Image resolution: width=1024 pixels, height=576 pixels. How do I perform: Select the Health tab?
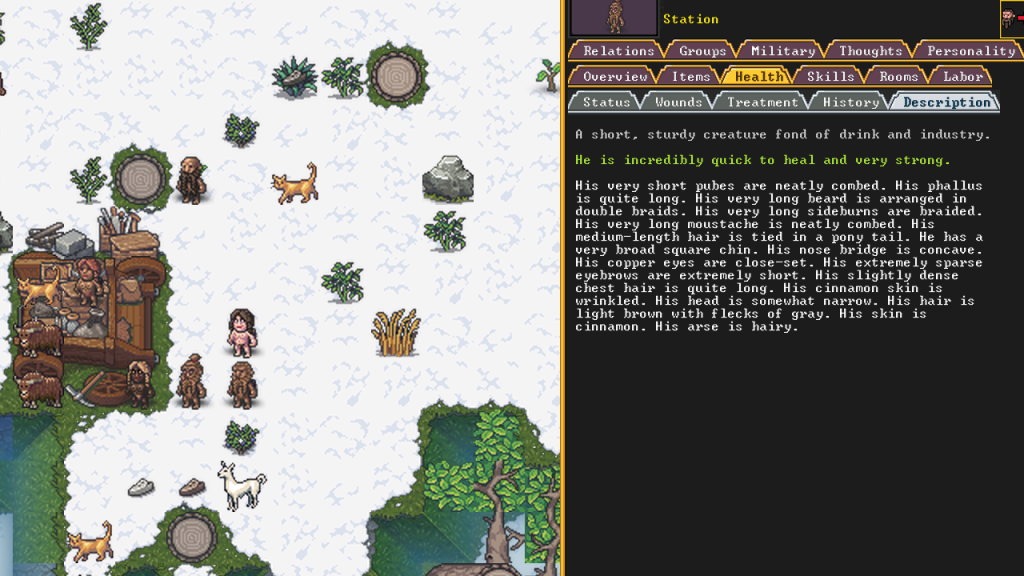point(758,76)
